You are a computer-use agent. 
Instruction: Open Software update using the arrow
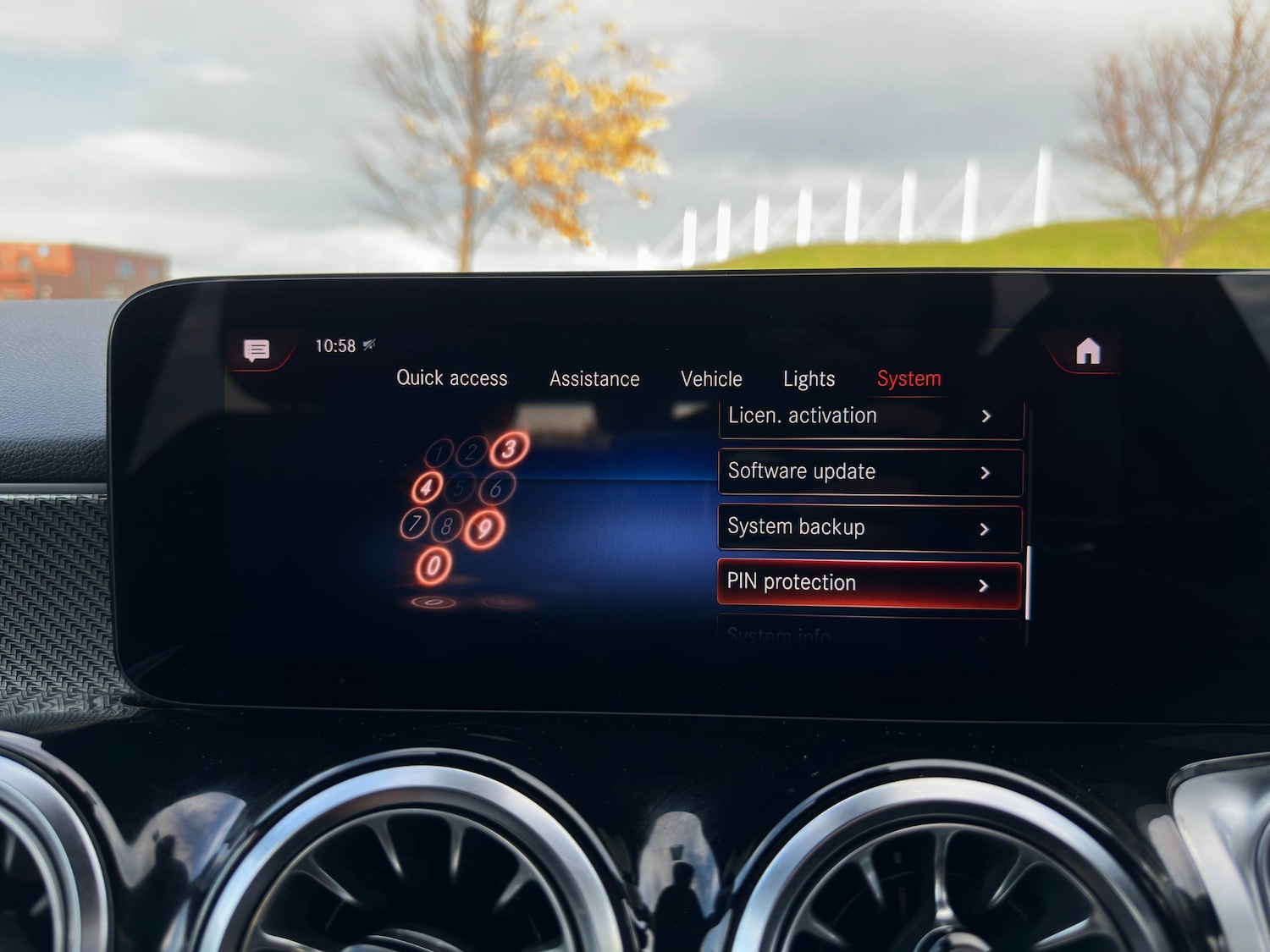point(986,473)
